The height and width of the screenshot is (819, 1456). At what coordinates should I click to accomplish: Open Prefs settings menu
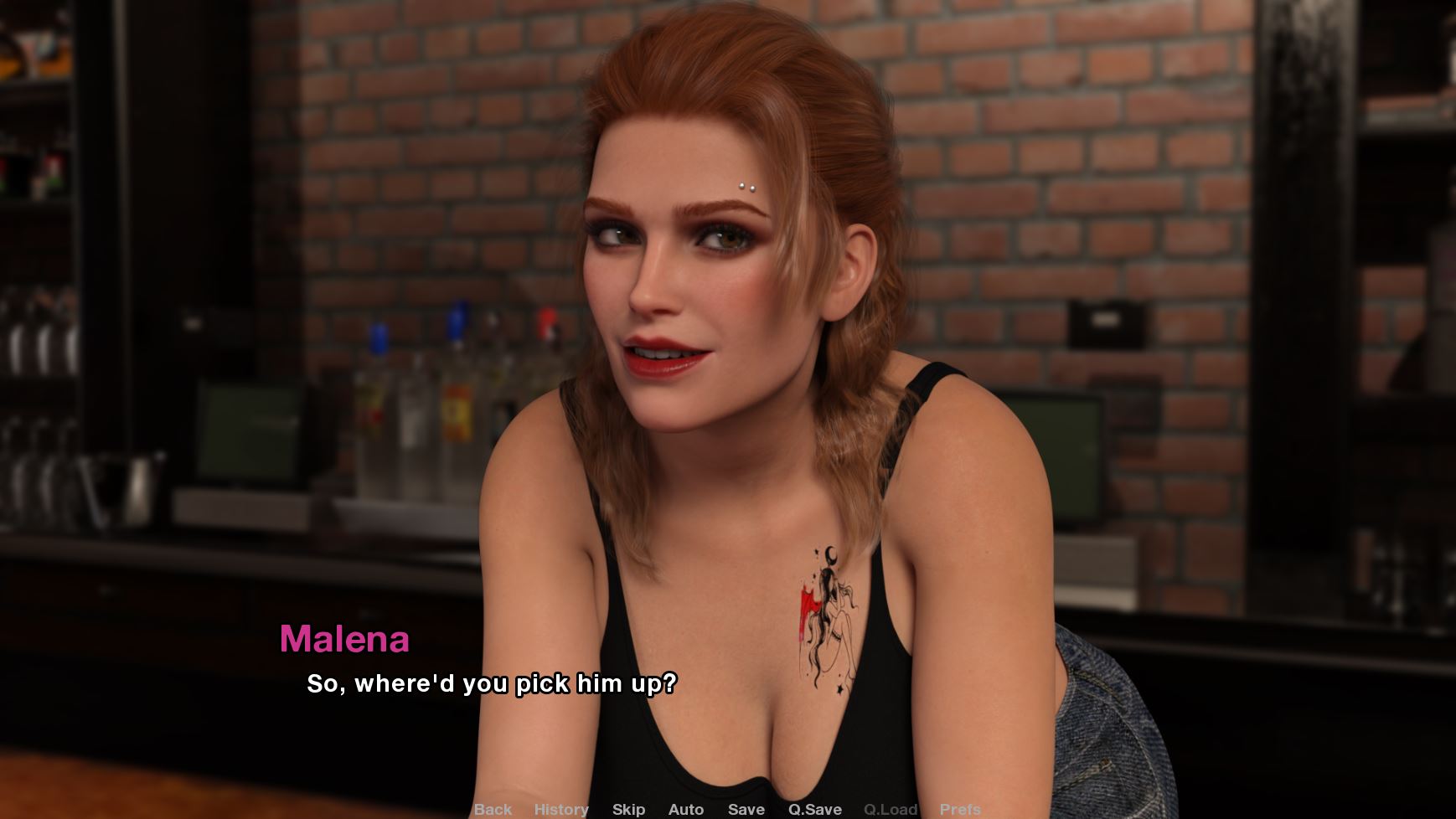960,809
